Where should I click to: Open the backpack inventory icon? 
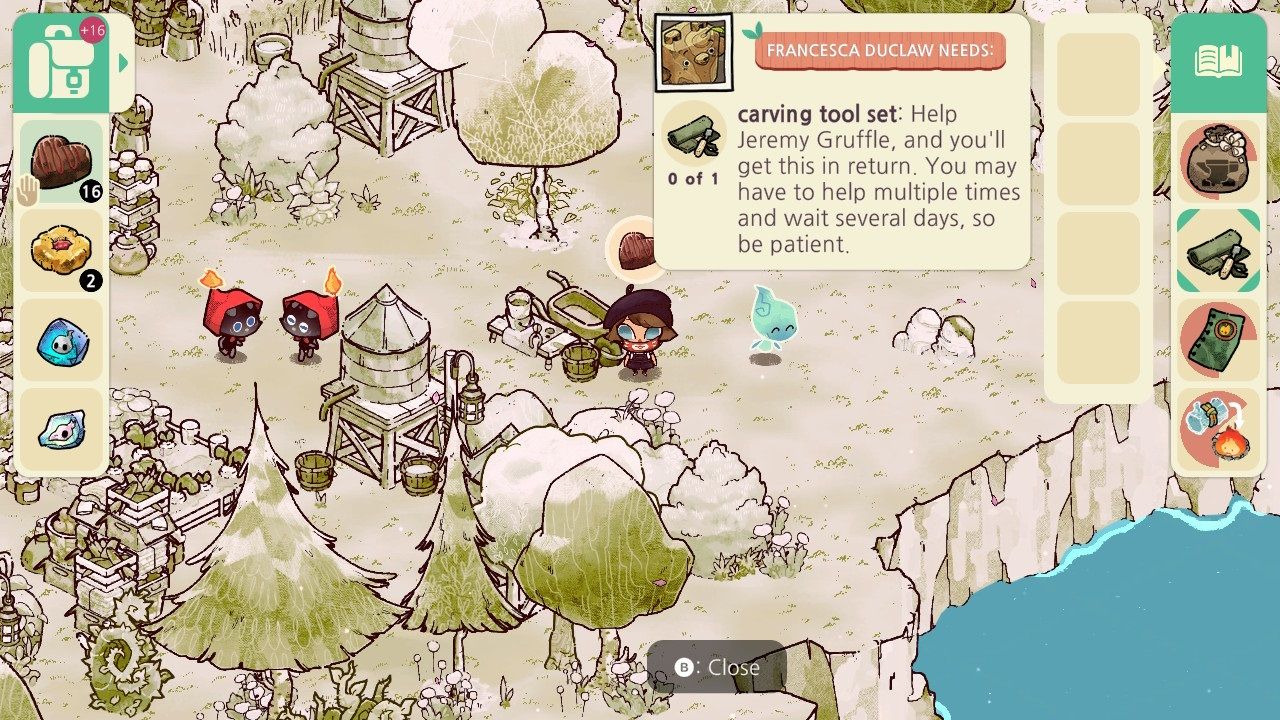(x=62, y=62)
